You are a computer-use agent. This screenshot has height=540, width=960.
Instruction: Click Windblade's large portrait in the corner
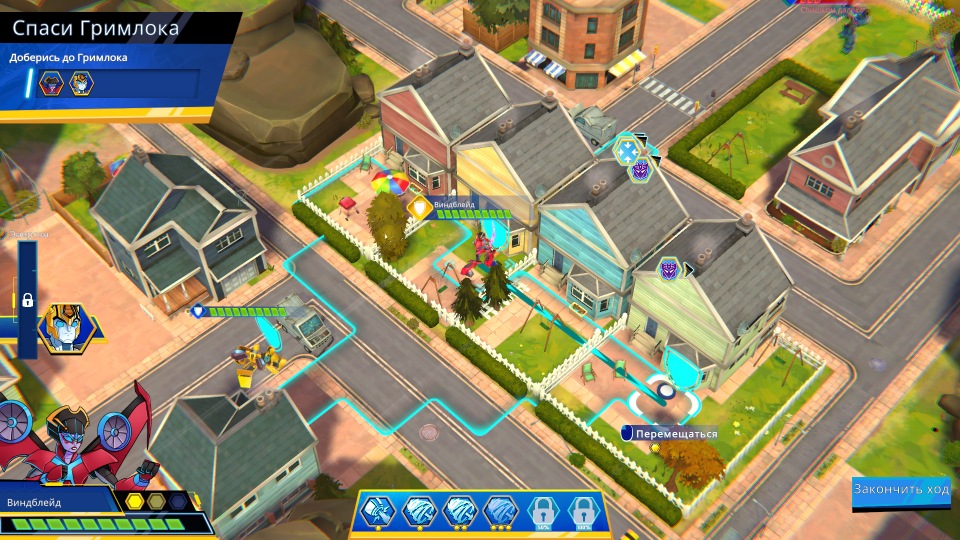point(75,440)
